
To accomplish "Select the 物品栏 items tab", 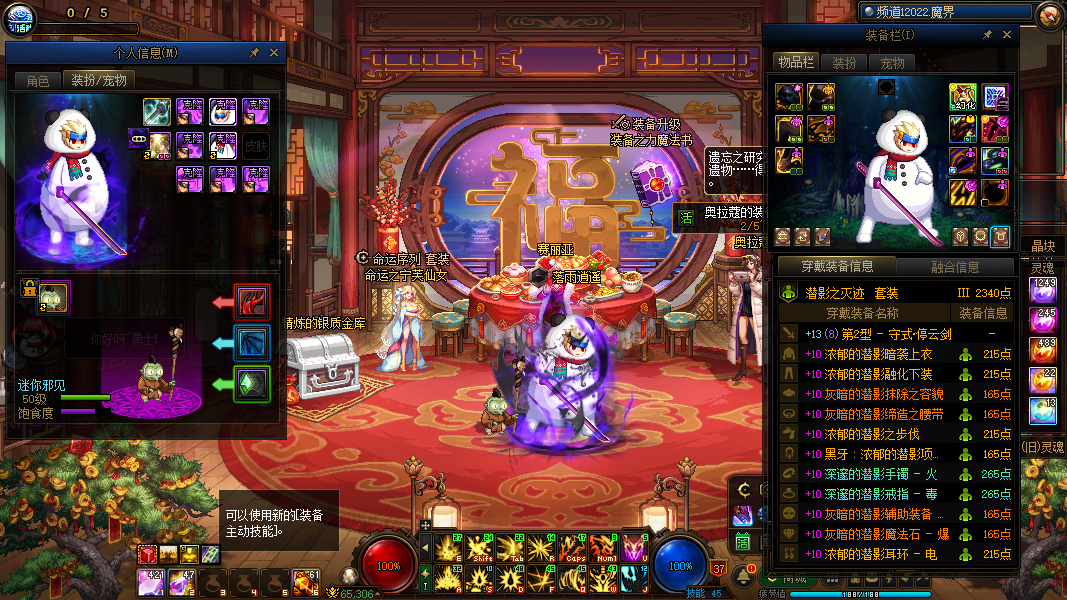I will point(797,63).
